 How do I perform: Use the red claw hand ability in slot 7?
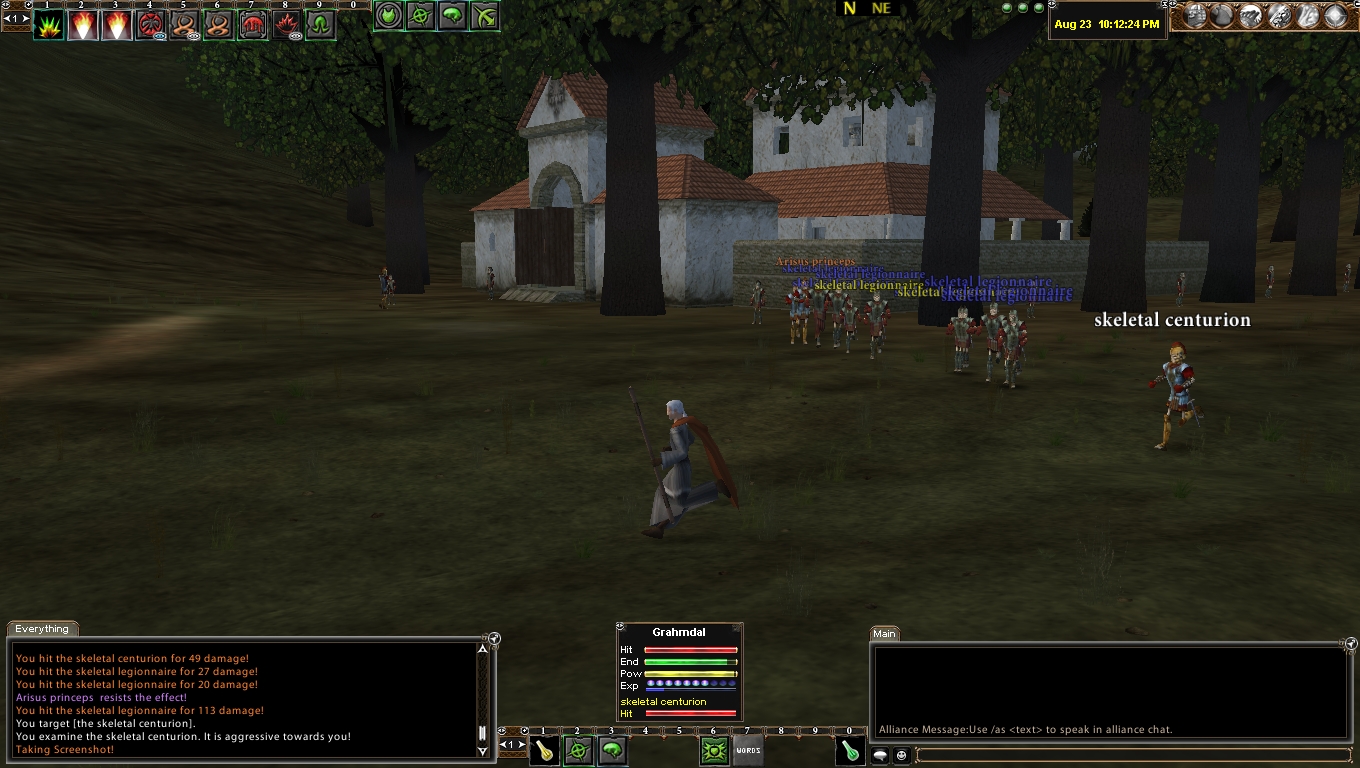point(252,25)
